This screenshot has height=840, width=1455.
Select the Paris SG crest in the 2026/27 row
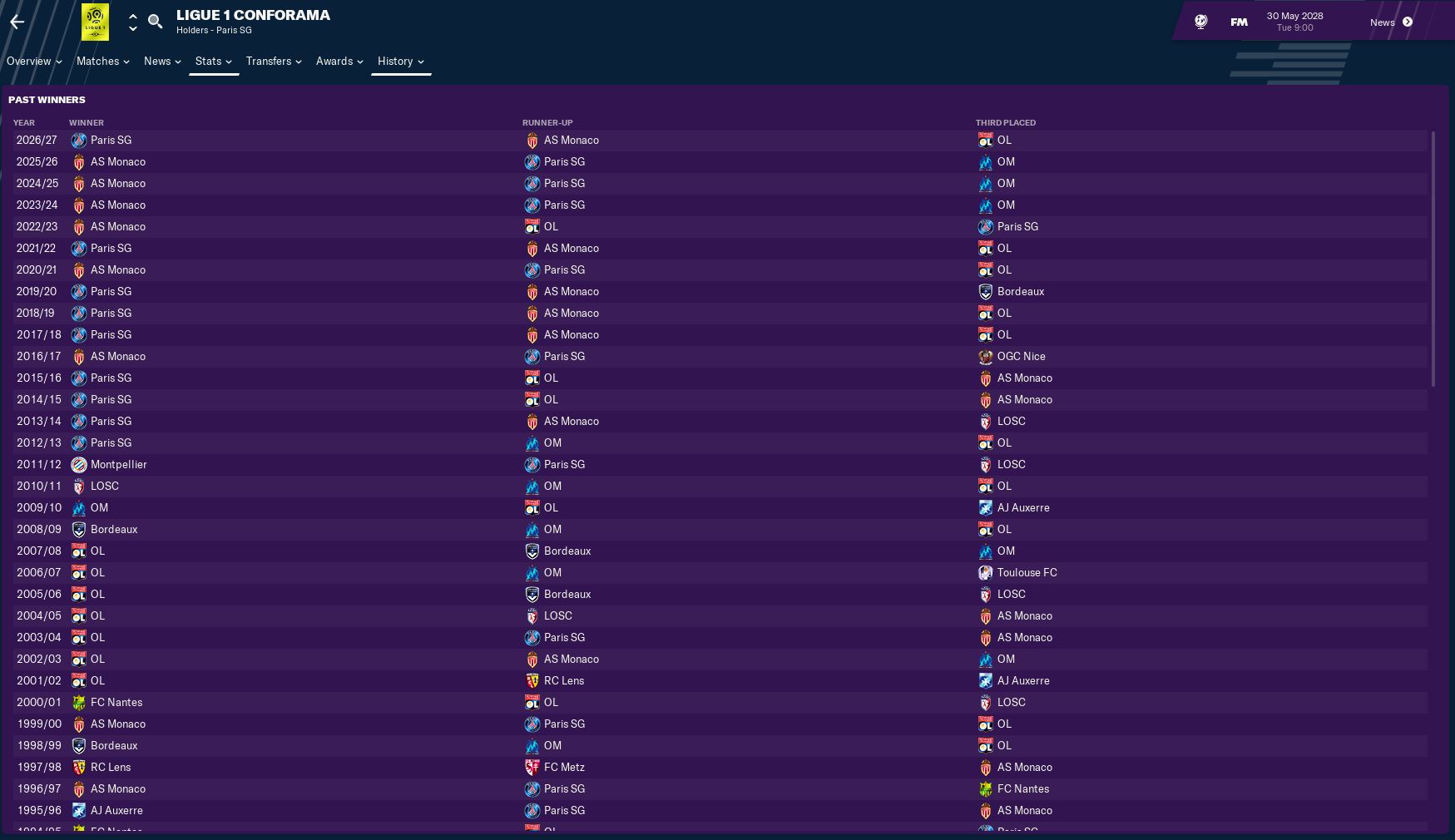[x=79, y=140]
